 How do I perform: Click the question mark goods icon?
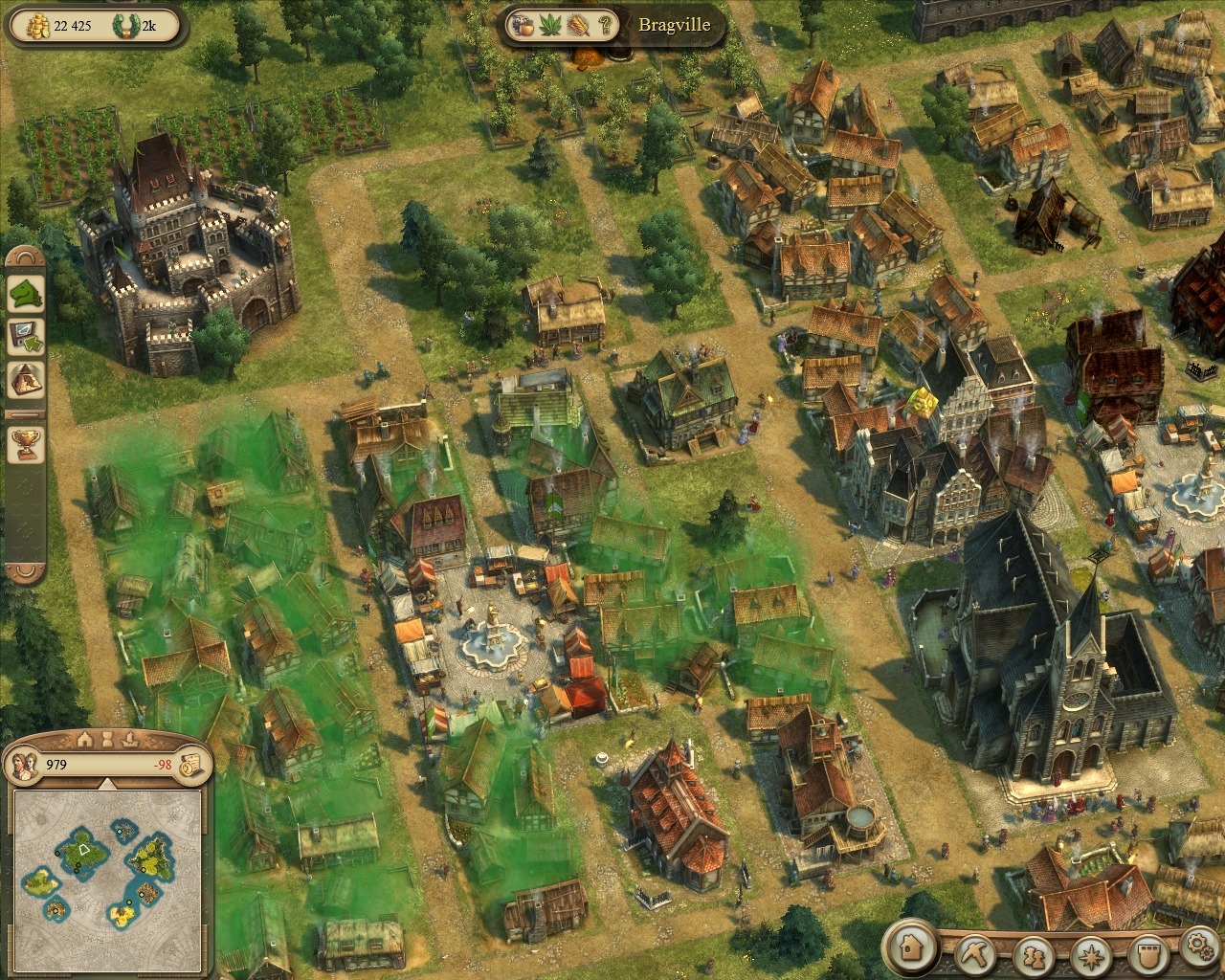click(606, 26)
